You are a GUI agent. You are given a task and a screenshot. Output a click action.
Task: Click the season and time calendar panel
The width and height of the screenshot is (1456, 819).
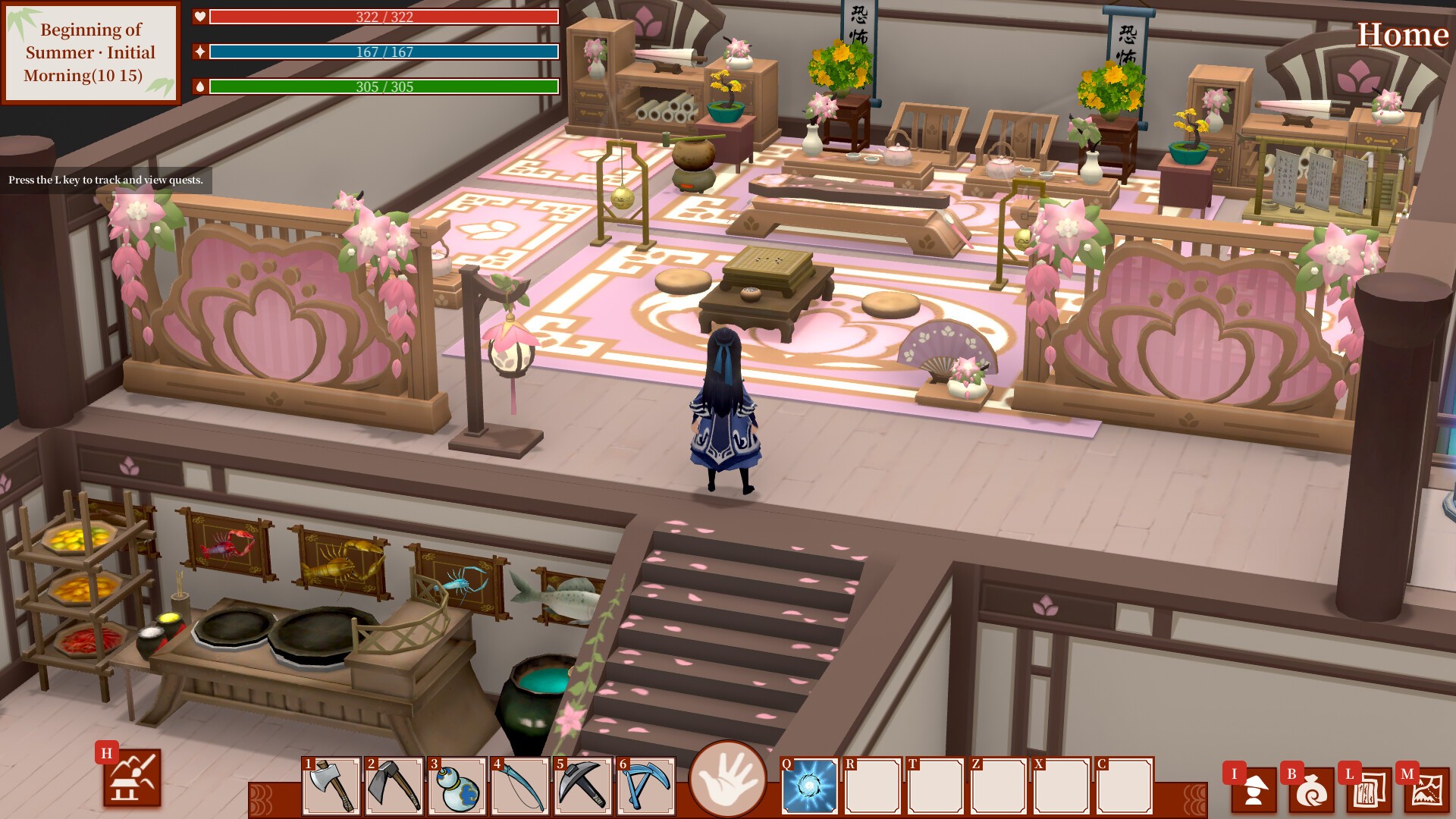tap(90, 52)
